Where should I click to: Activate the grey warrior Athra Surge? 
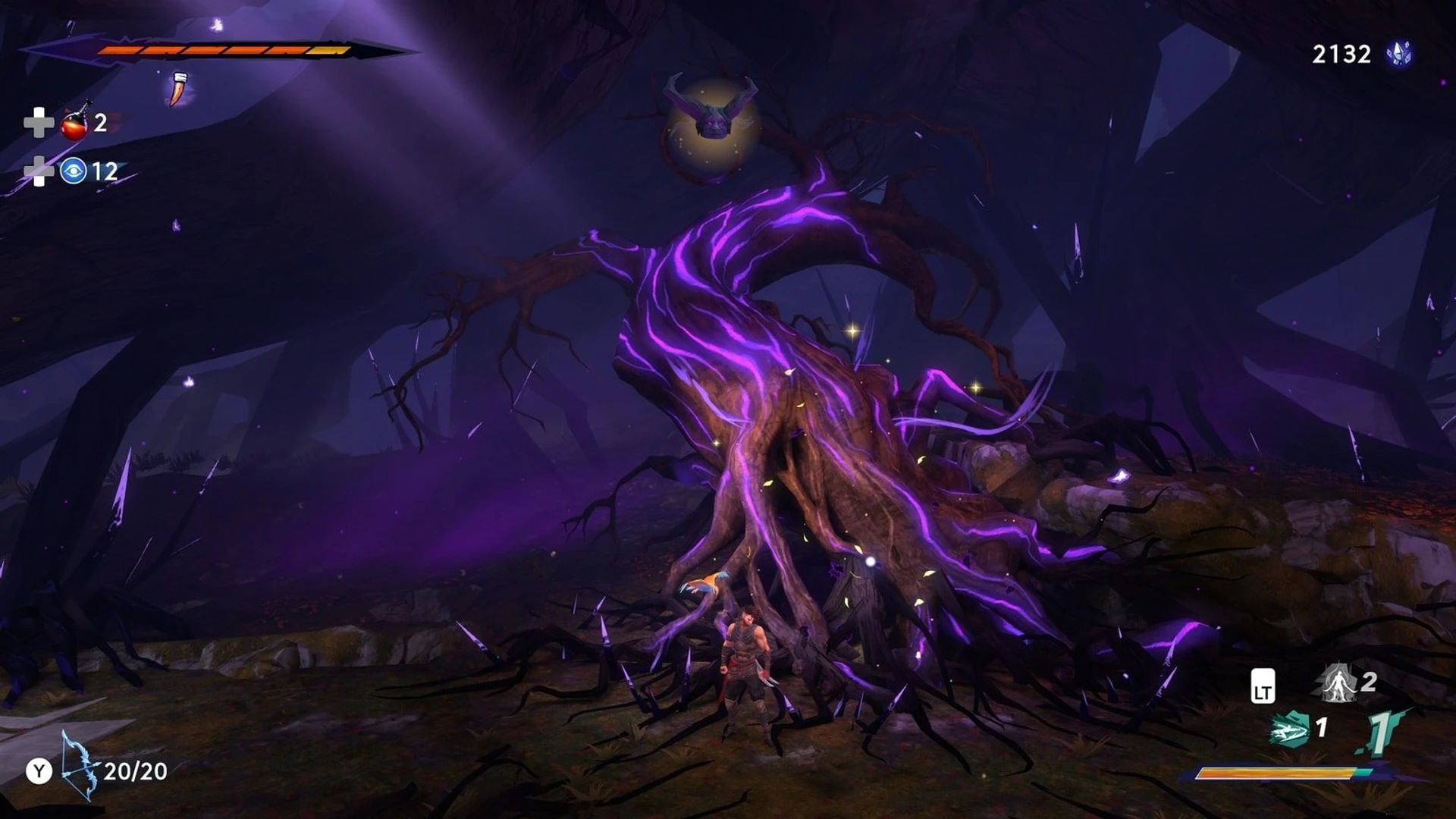click(x=1335, y=682)
